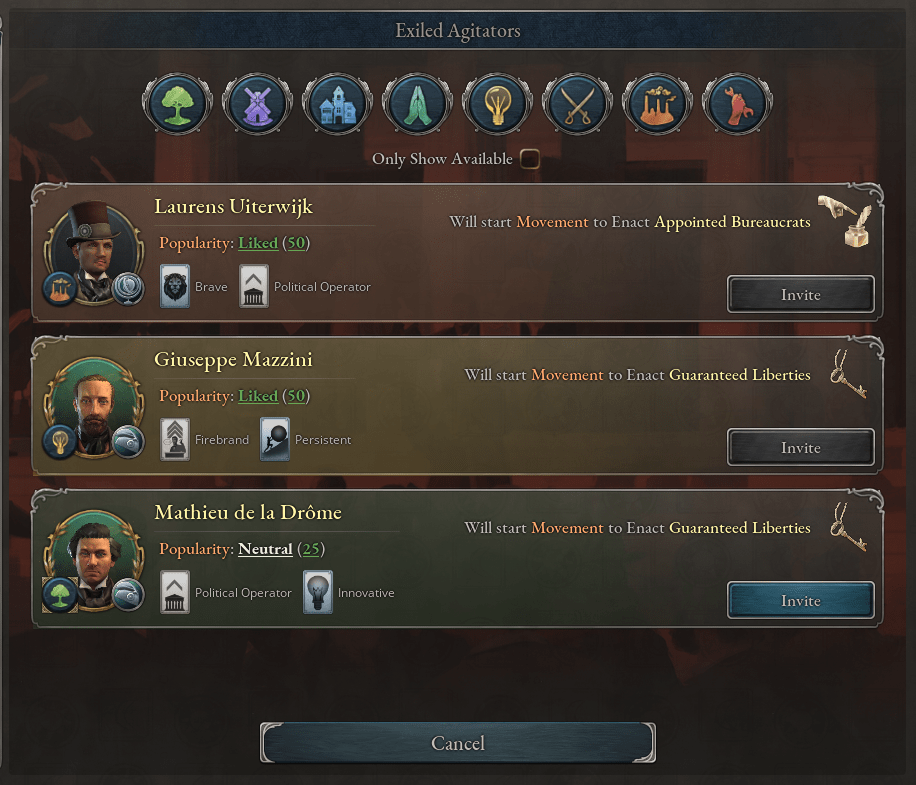
Task: Invite Giuseppe Mazzini
Action: click(800, 448)
